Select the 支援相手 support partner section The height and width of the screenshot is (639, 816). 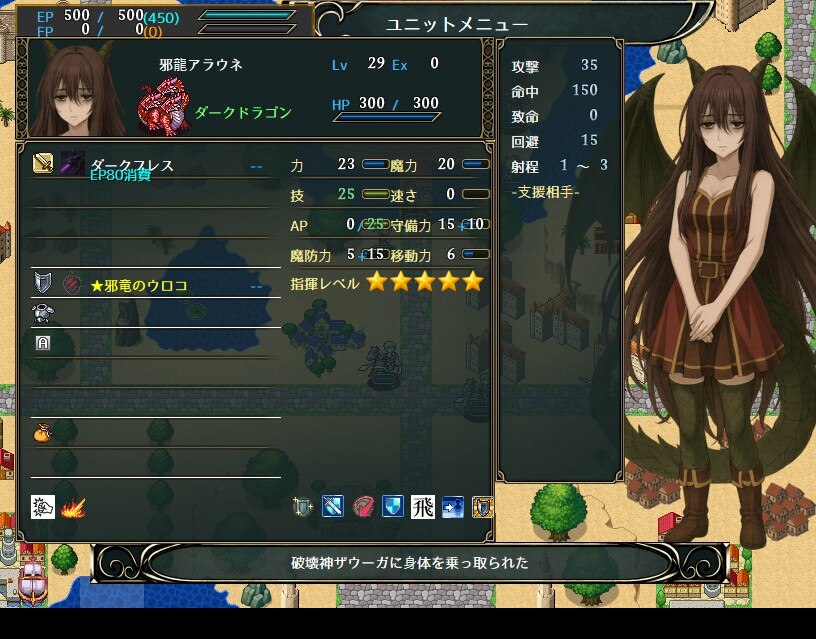click(x=545, y=191)
